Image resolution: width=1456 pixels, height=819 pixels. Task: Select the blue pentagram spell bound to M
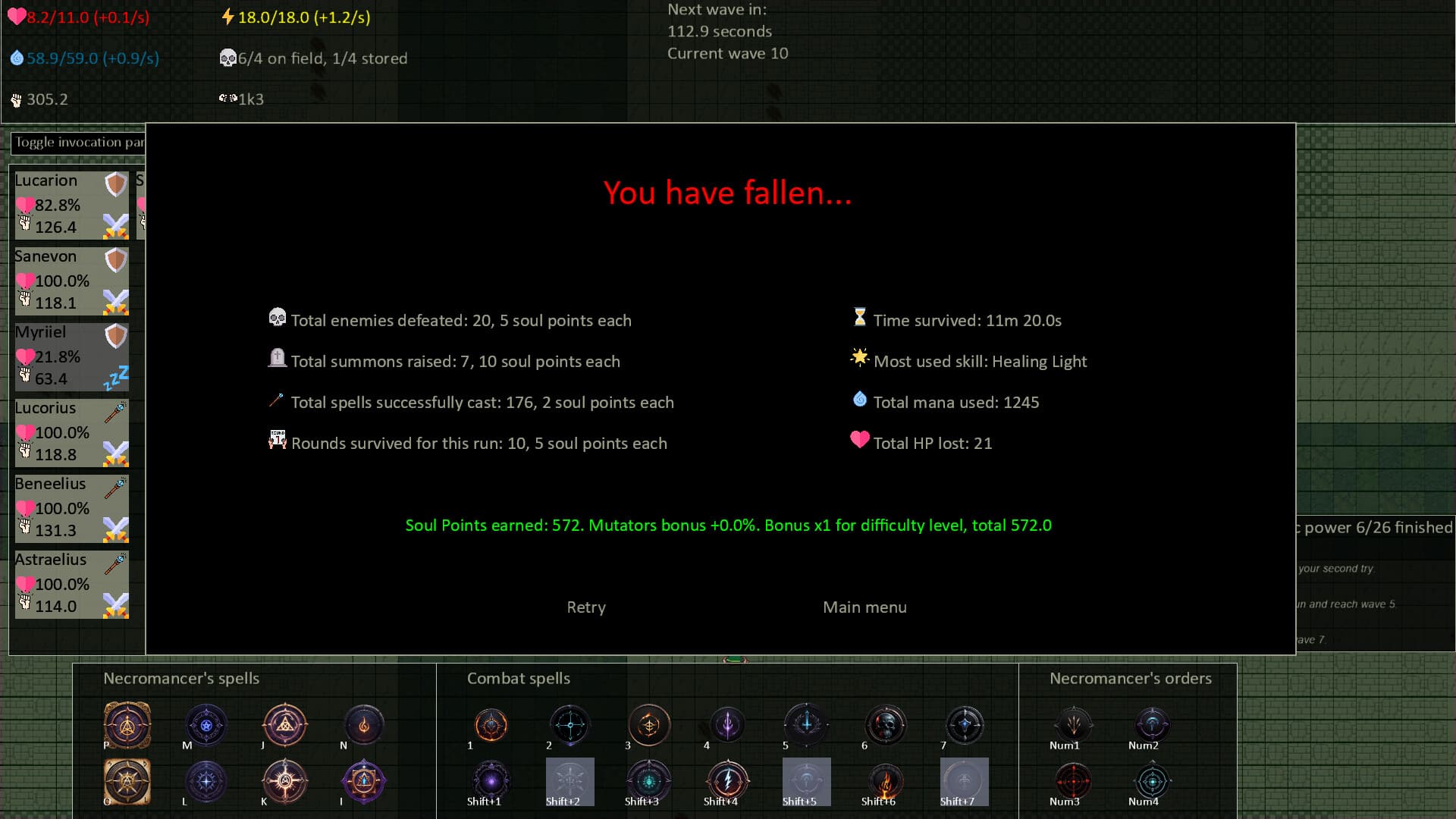pos(206,725)
